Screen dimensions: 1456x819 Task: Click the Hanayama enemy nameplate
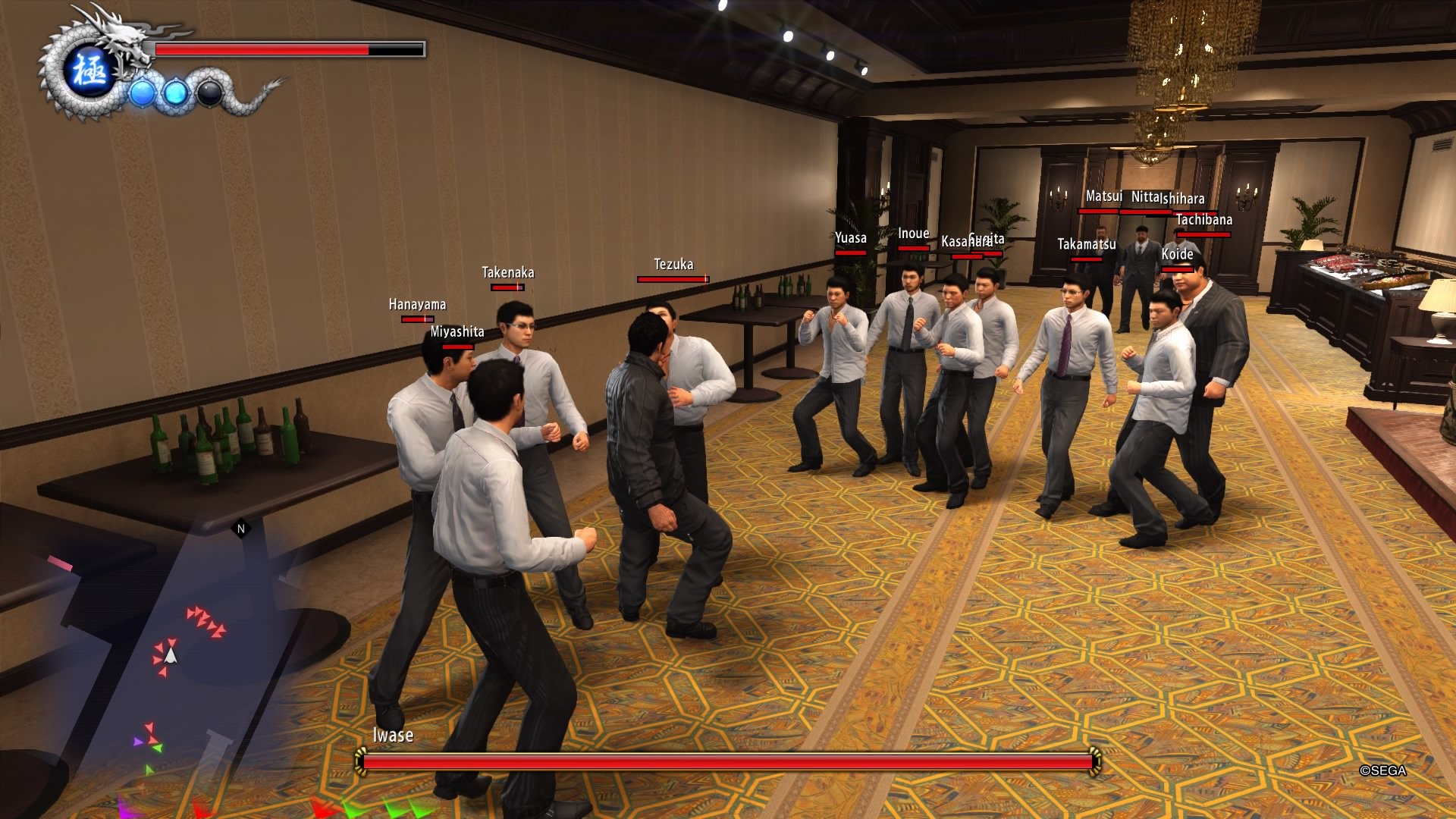click(417, 305)
